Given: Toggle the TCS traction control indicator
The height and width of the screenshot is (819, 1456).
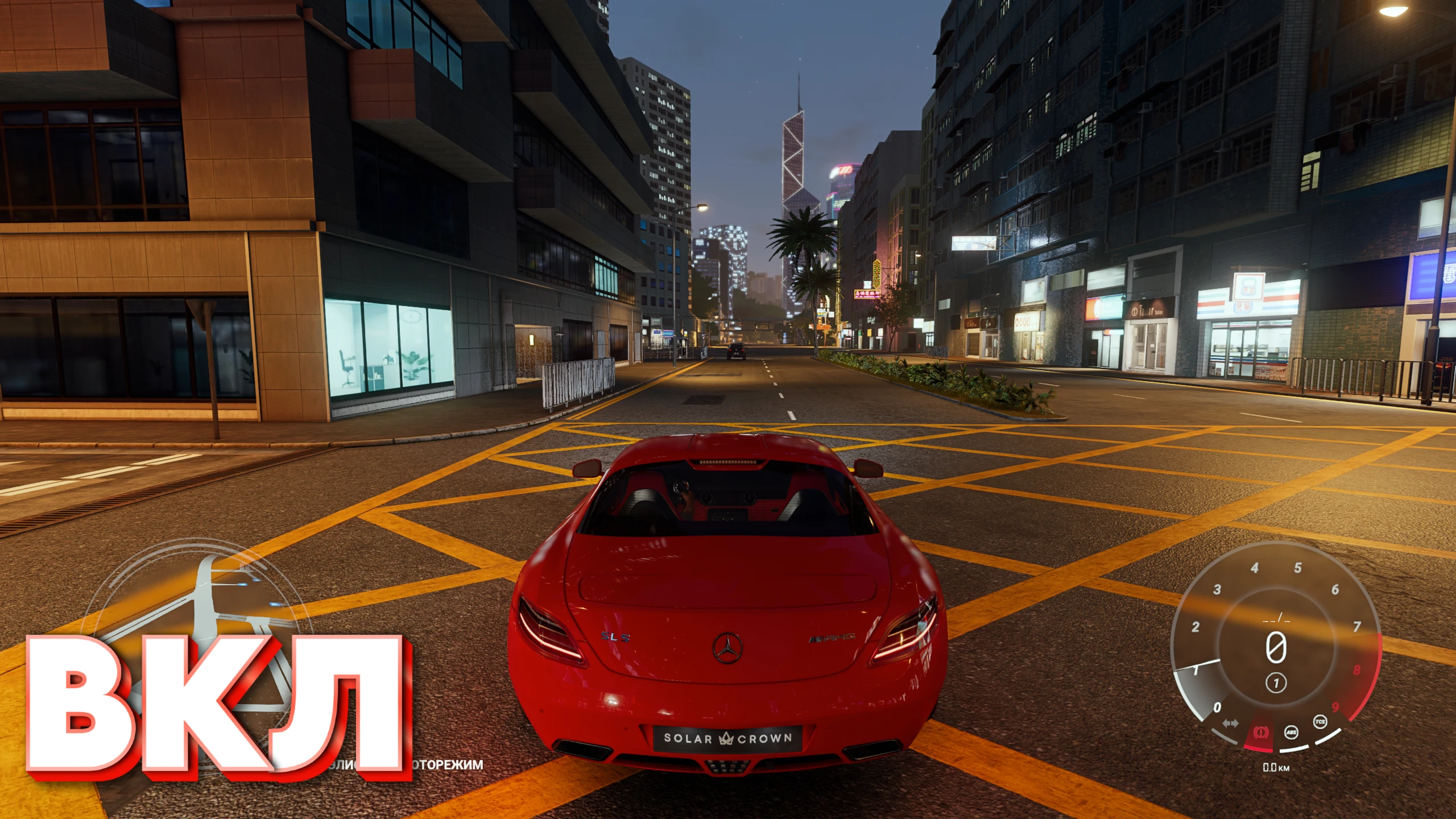Looking at the screenshot, I should pyautogui.click(x=1320, y=721).
